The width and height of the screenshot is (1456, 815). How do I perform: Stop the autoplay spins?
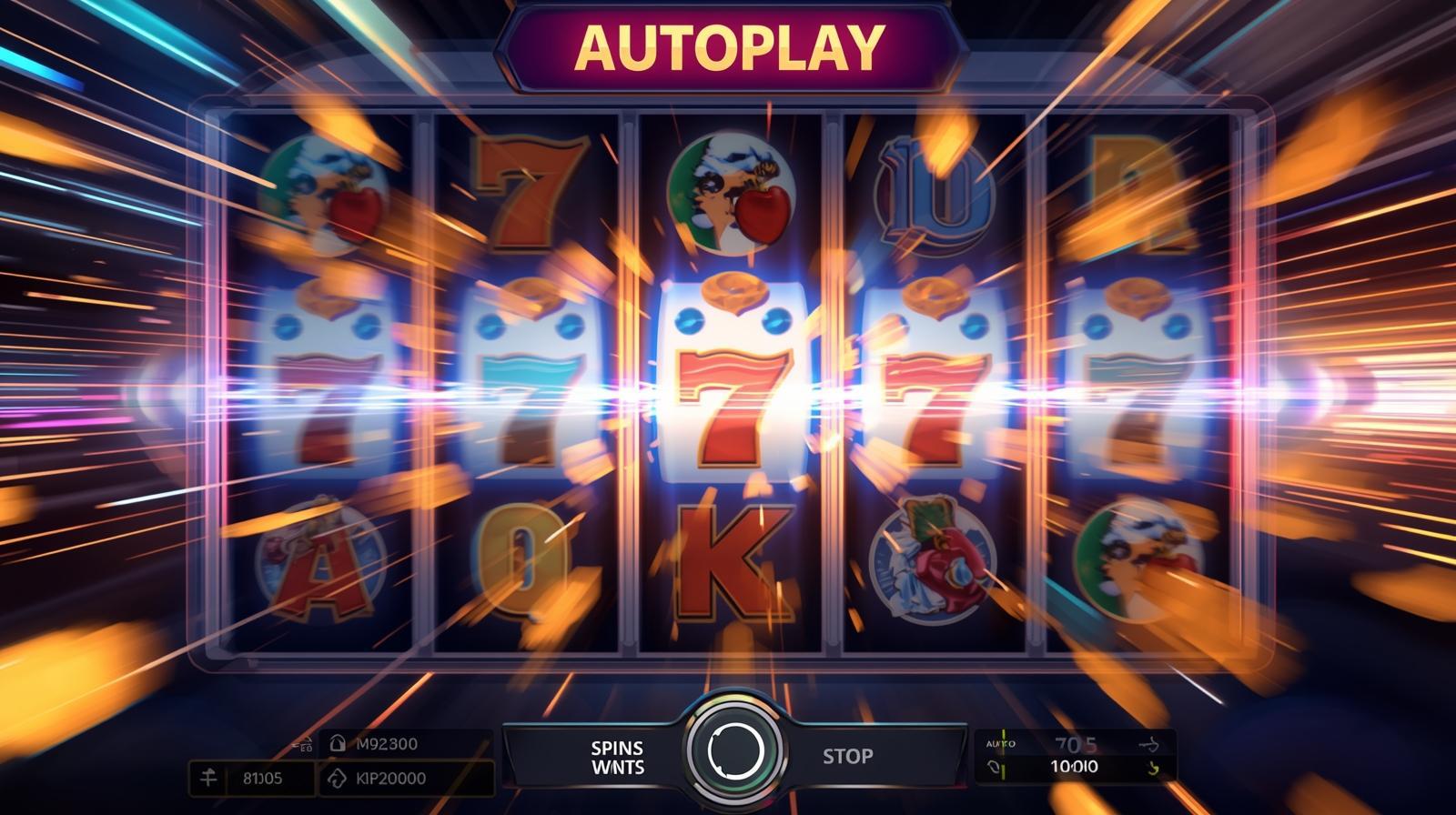847,756
